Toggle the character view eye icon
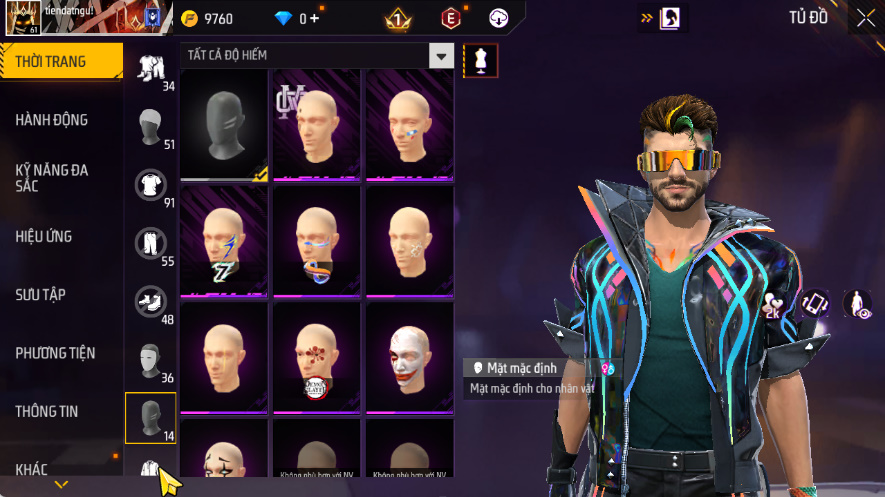 (857, 303)
